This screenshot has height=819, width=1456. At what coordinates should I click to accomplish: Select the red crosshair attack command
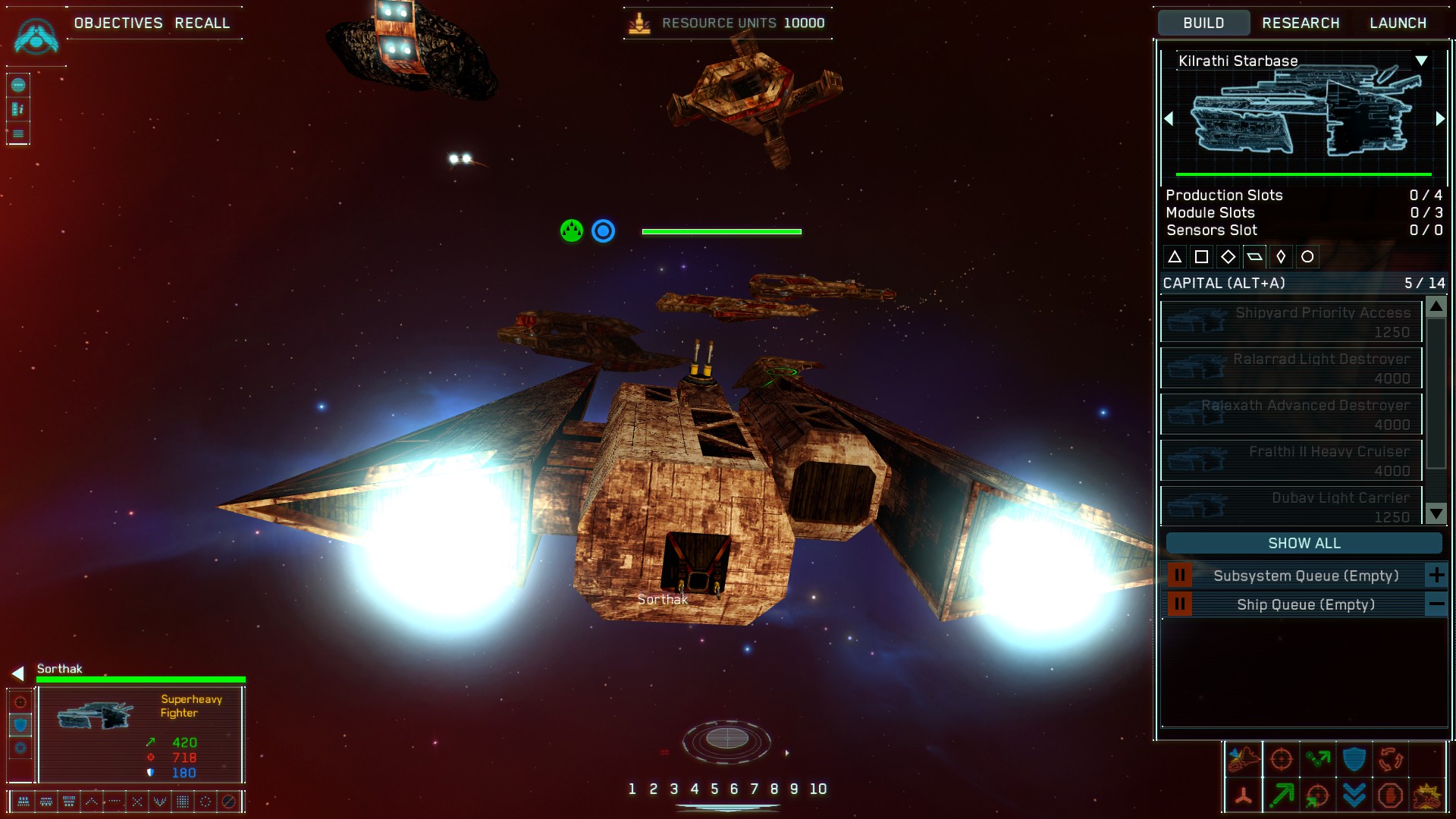tap(1281, 759)
